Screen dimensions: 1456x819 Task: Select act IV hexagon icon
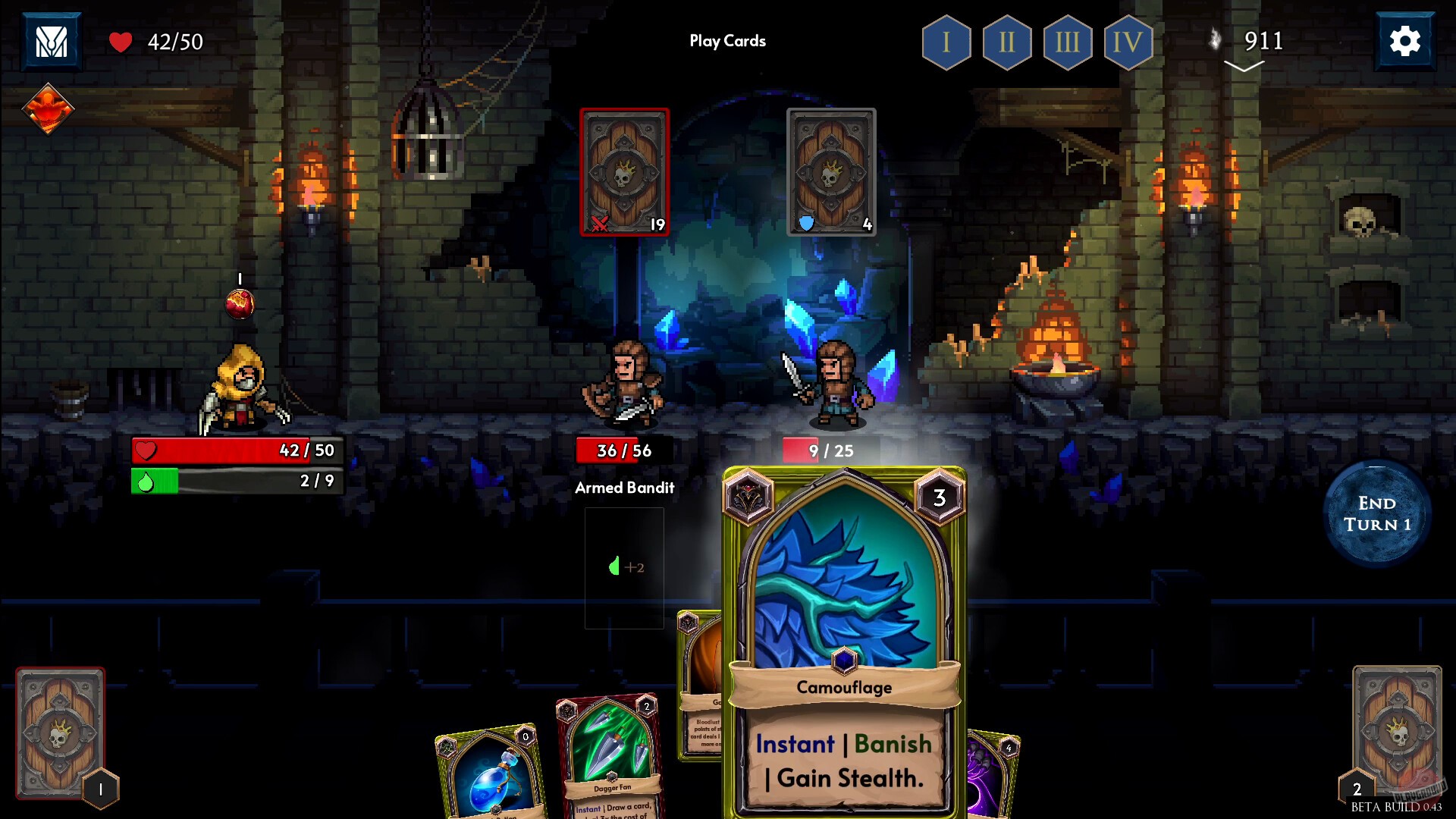pos(1128,42)
